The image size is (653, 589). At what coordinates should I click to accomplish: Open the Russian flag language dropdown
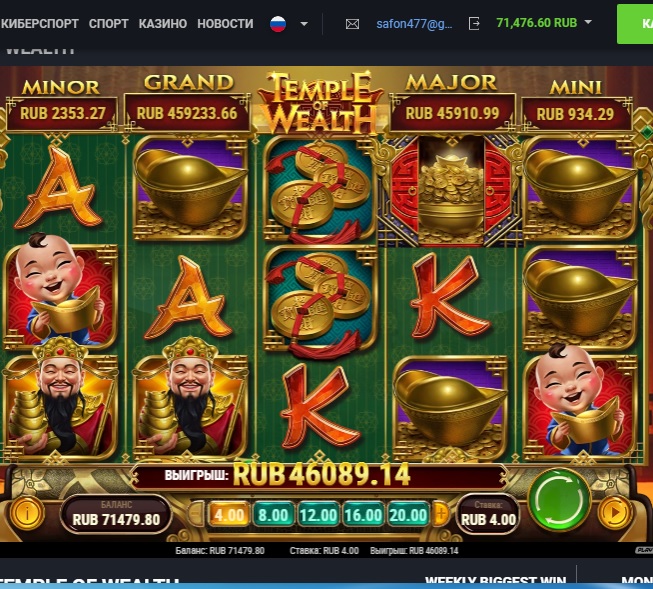pyautogui.click(x=289, y=23)
